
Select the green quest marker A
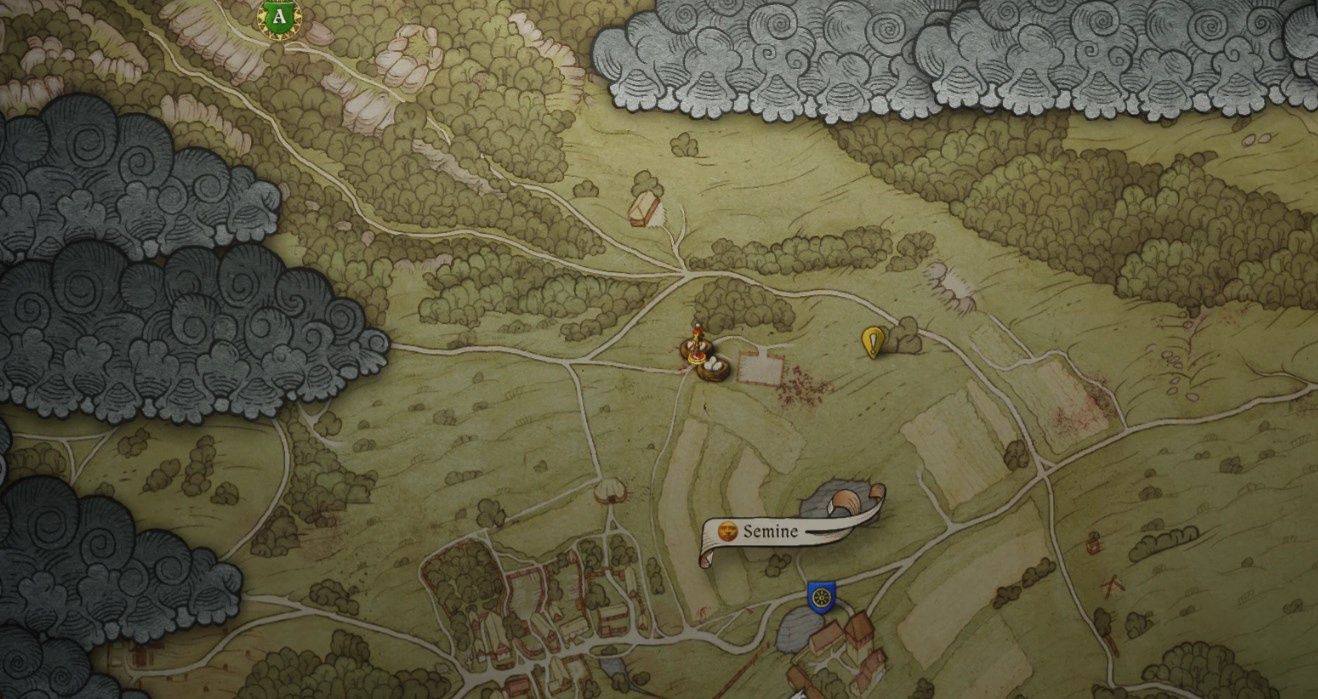click(281, 18)
